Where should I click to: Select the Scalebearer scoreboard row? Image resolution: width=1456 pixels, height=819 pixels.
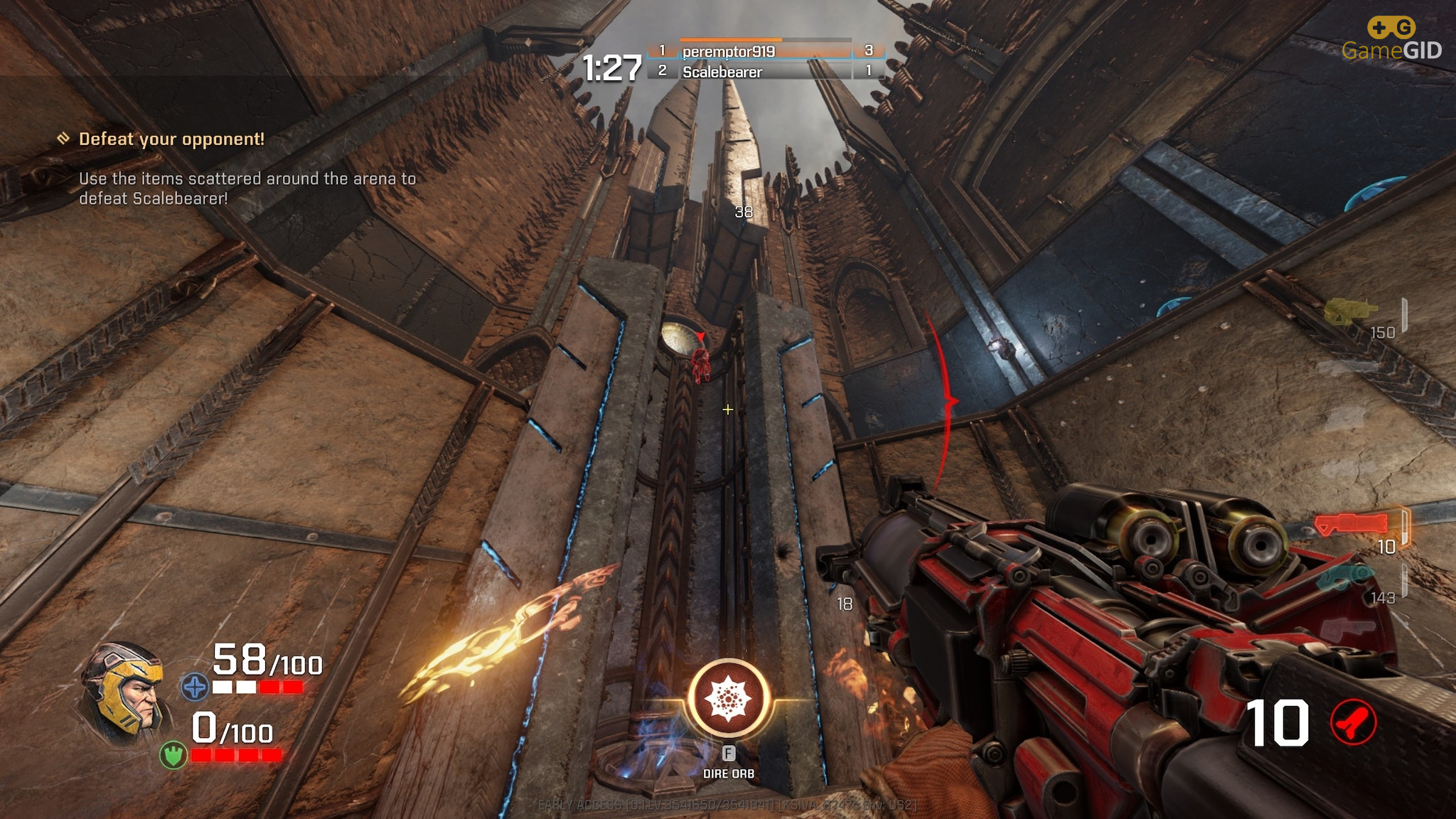765,72
